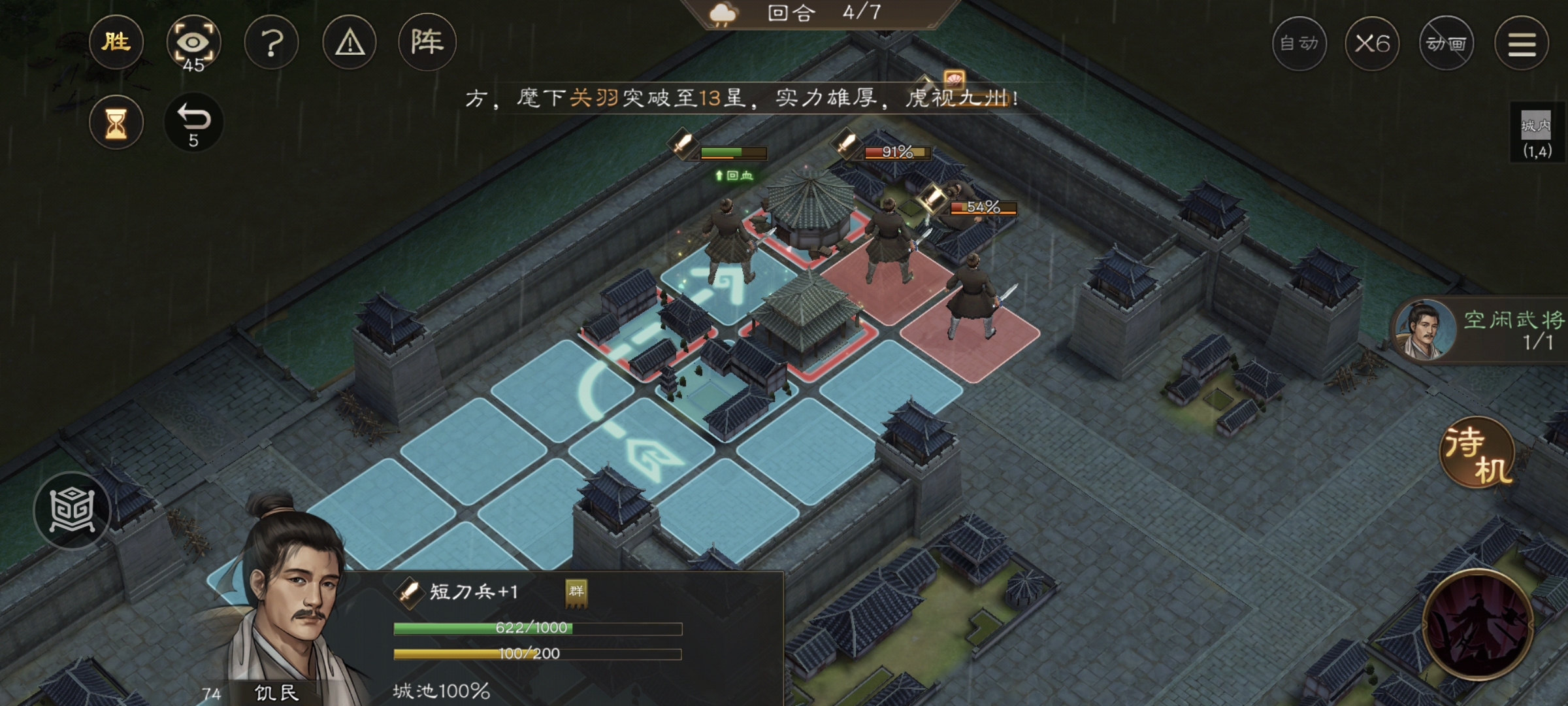This screenshot has height=706, width=1568.
Task: Enable 自动 auto battle
Action: [x=1299, y=44]
